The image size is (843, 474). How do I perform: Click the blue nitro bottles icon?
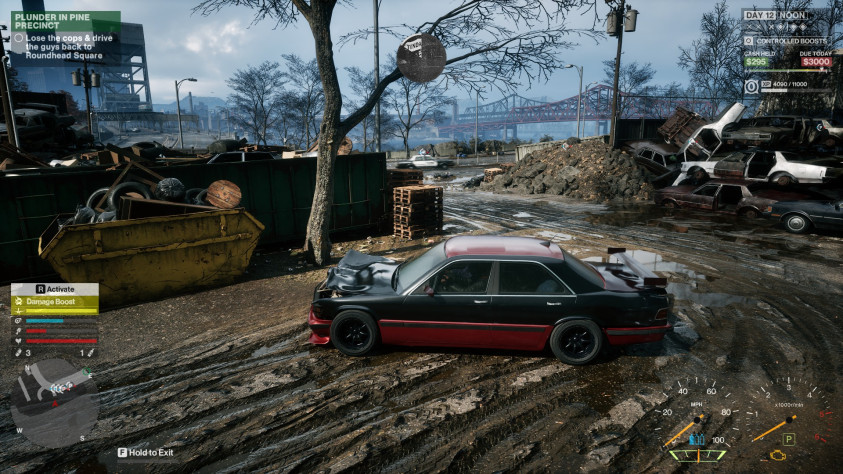(697, 439)
